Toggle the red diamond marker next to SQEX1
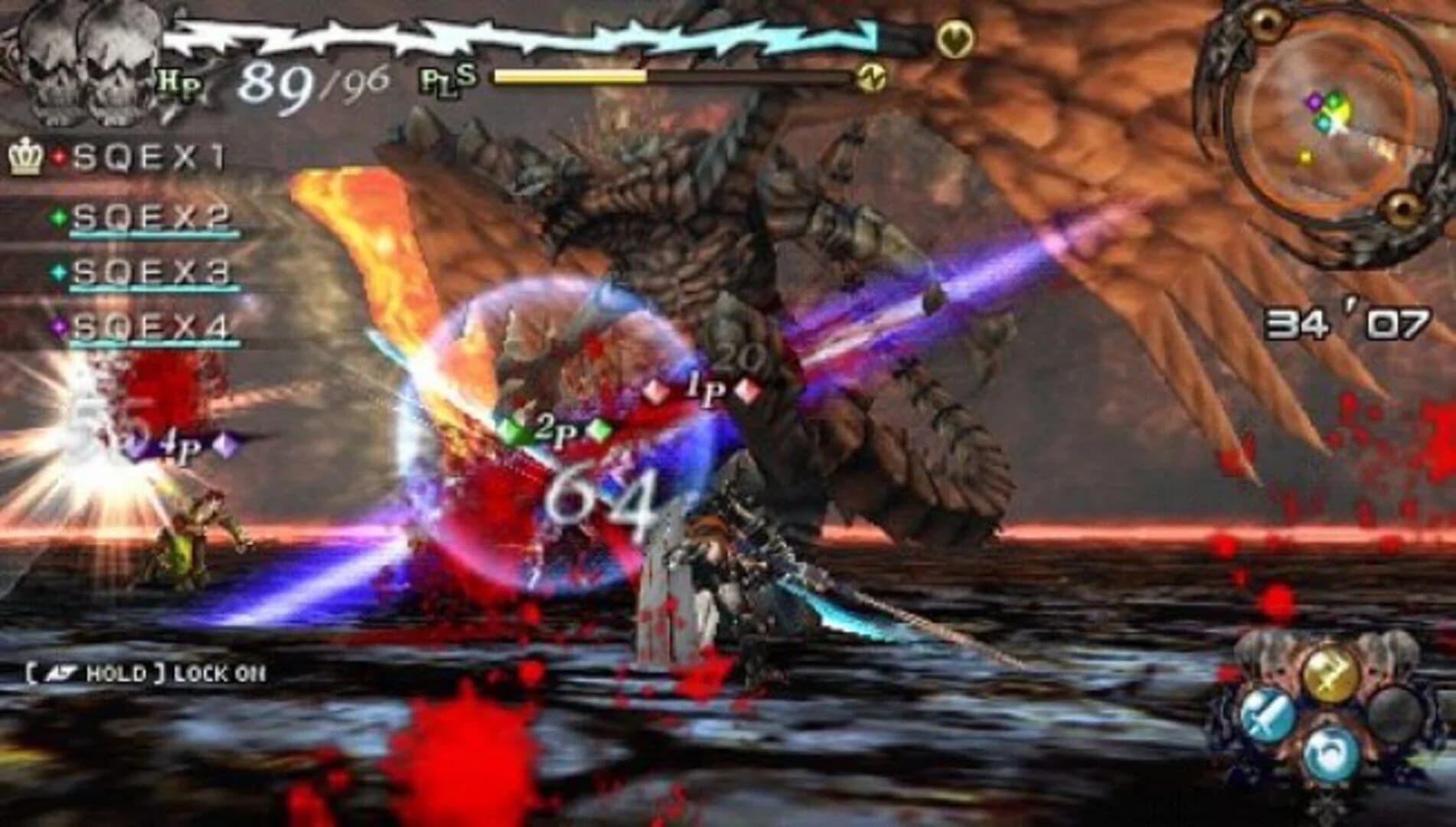Image resolution: width=1456 pixels, height=827 pixels. click(60, 157)
